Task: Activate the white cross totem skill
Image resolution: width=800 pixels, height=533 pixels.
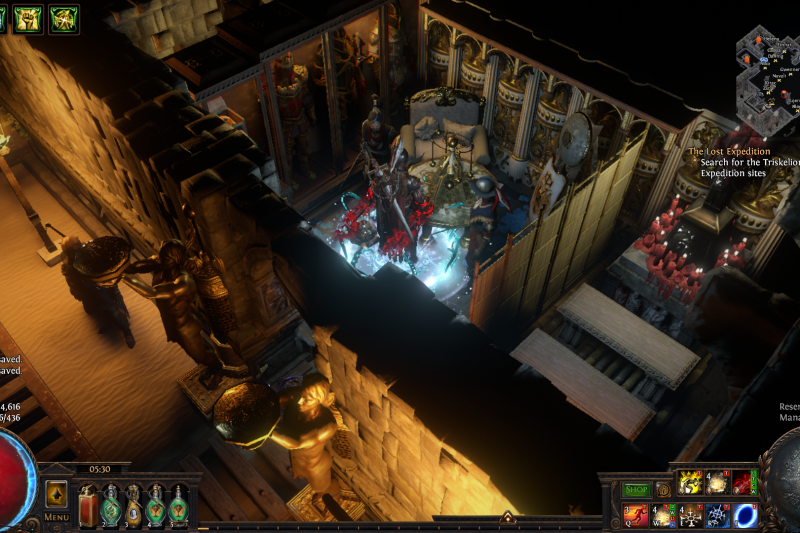Action: [x=691, y=515]
